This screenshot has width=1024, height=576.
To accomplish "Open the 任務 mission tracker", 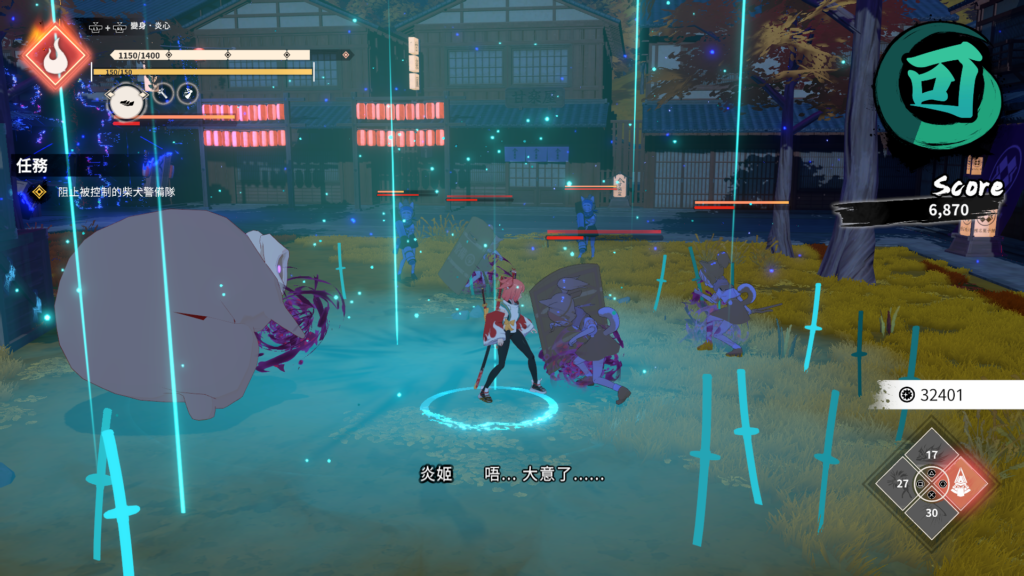I will (x=33, y=165).
